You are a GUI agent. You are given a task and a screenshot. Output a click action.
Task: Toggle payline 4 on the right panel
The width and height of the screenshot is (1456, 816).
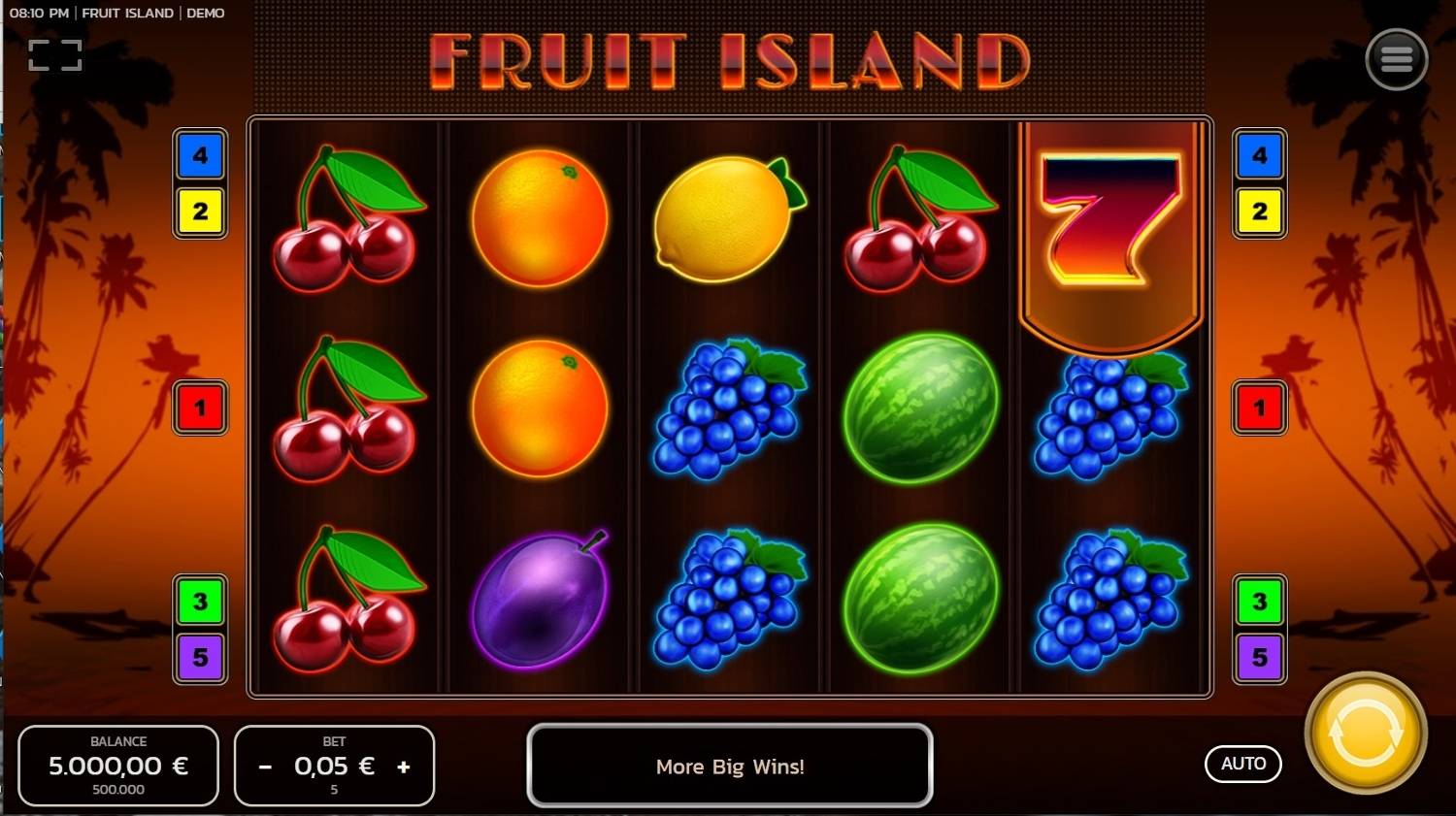1259,155
